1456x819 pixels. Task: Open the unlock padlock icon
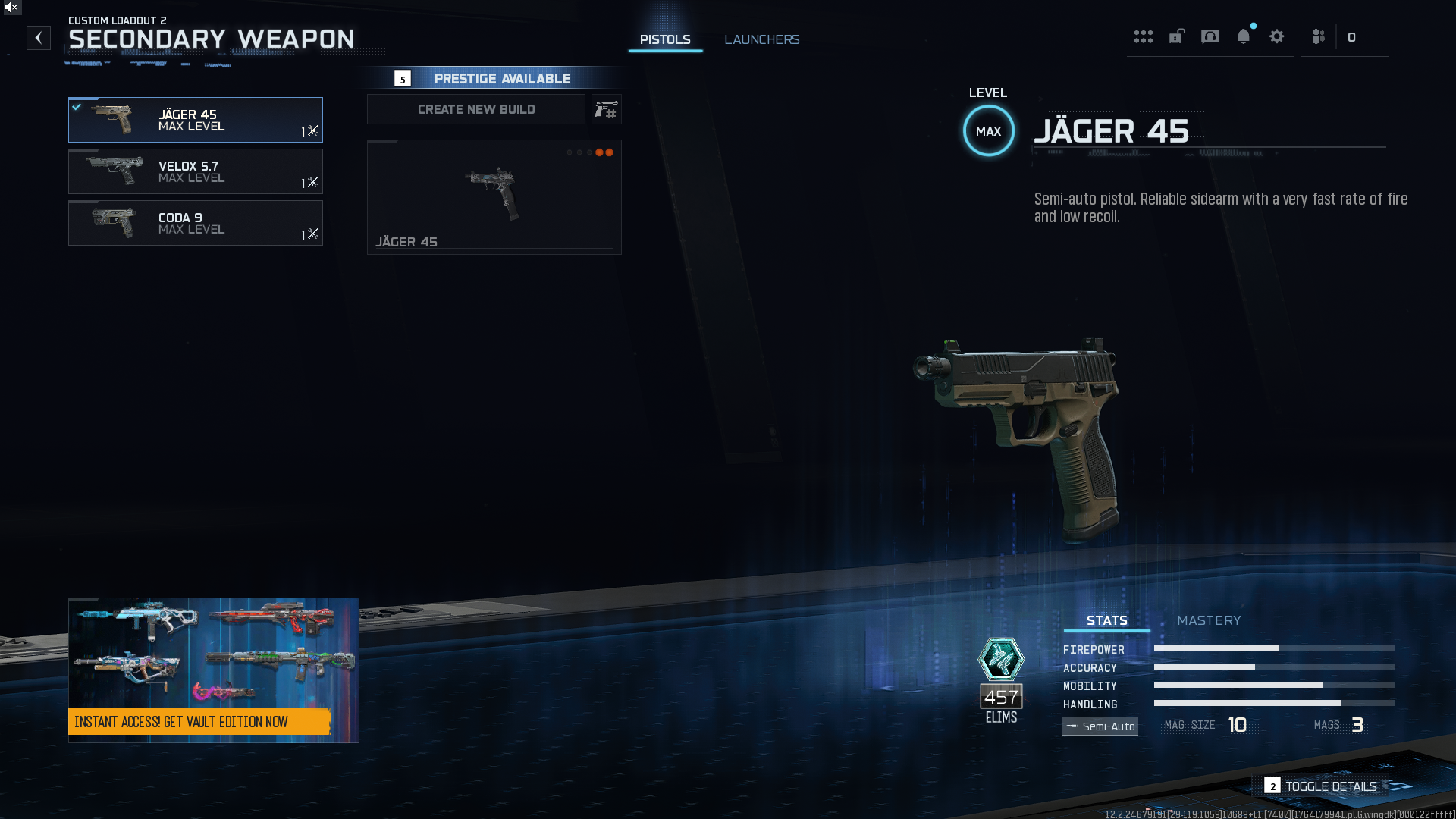click(x=1176, y=37)
